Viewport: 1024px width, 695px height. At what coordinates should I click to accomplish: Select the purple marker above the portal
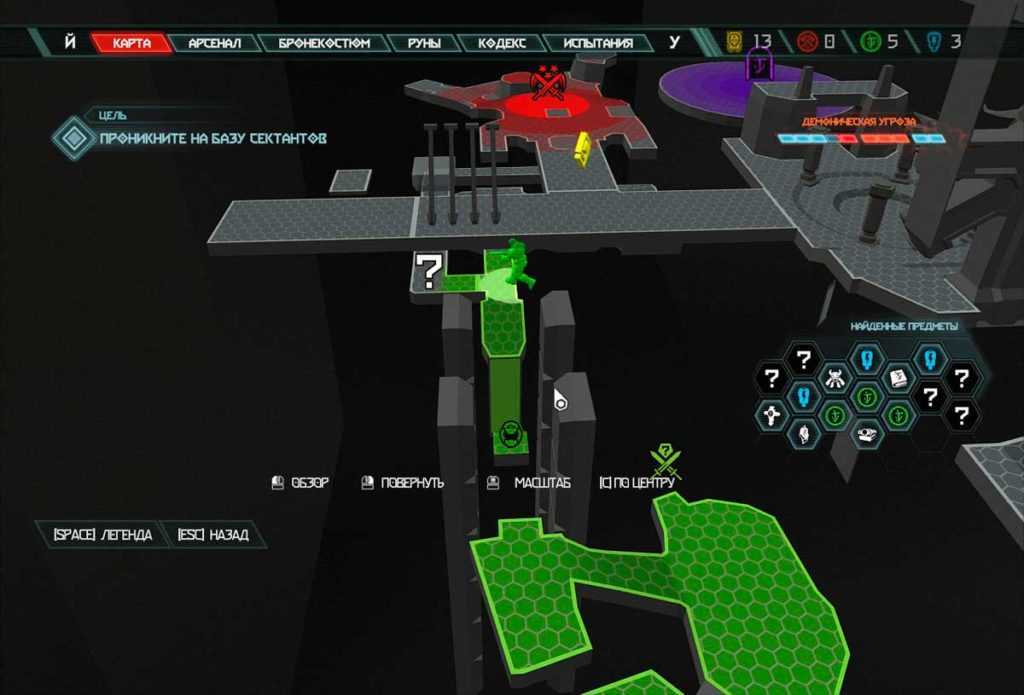coord(761,68)
